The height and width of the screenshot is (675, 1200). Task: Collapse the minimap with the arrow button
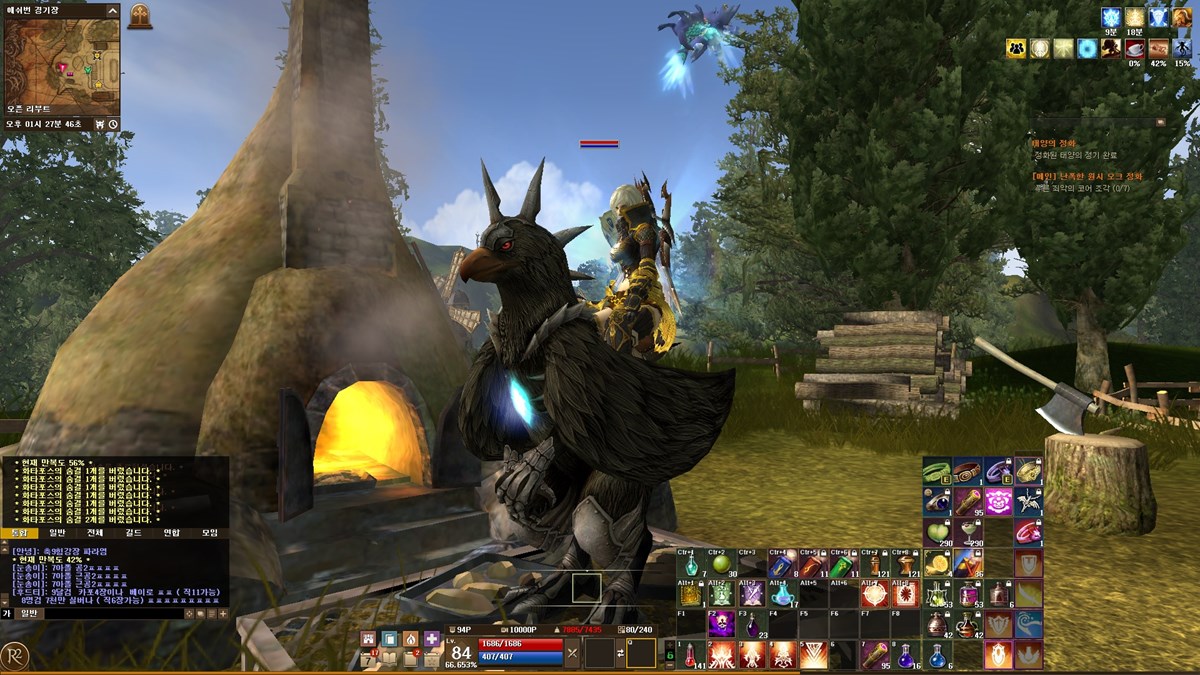pyautogui.click(x=112, y=10)
